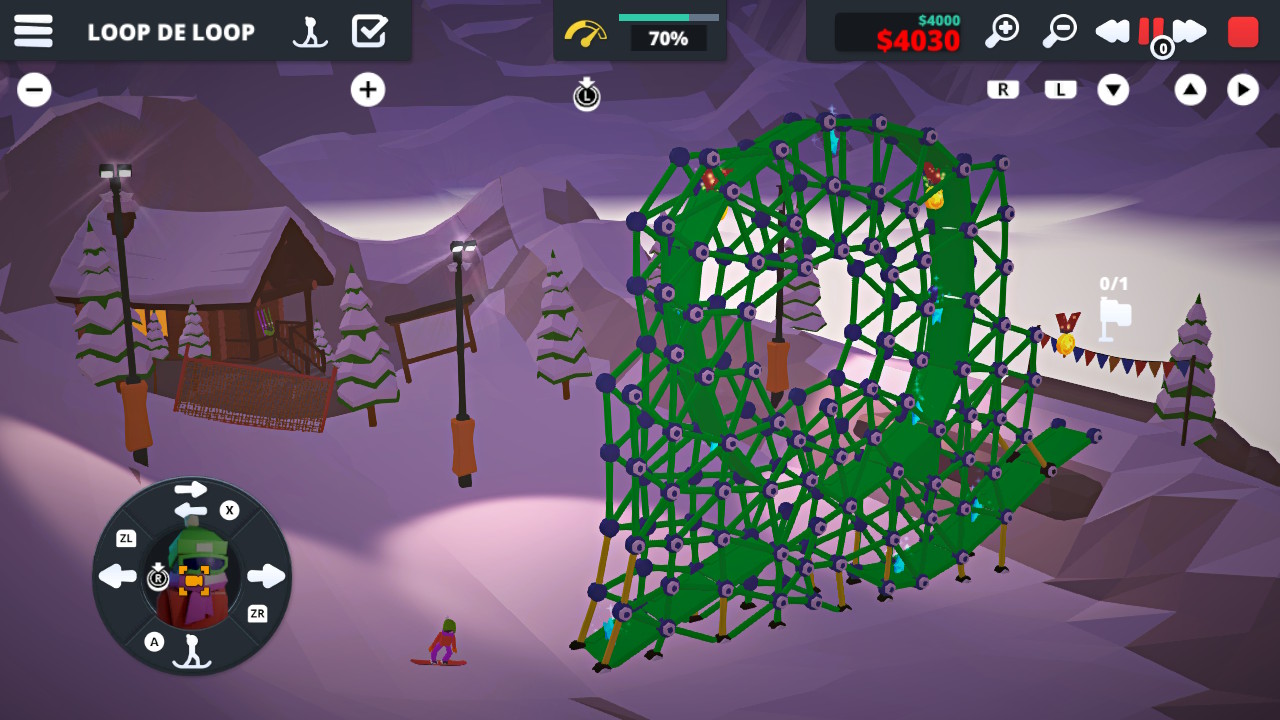Select the snowboarder rider icon in top bar
This screenshot has width=1280, height=720.
coord(312,31)
